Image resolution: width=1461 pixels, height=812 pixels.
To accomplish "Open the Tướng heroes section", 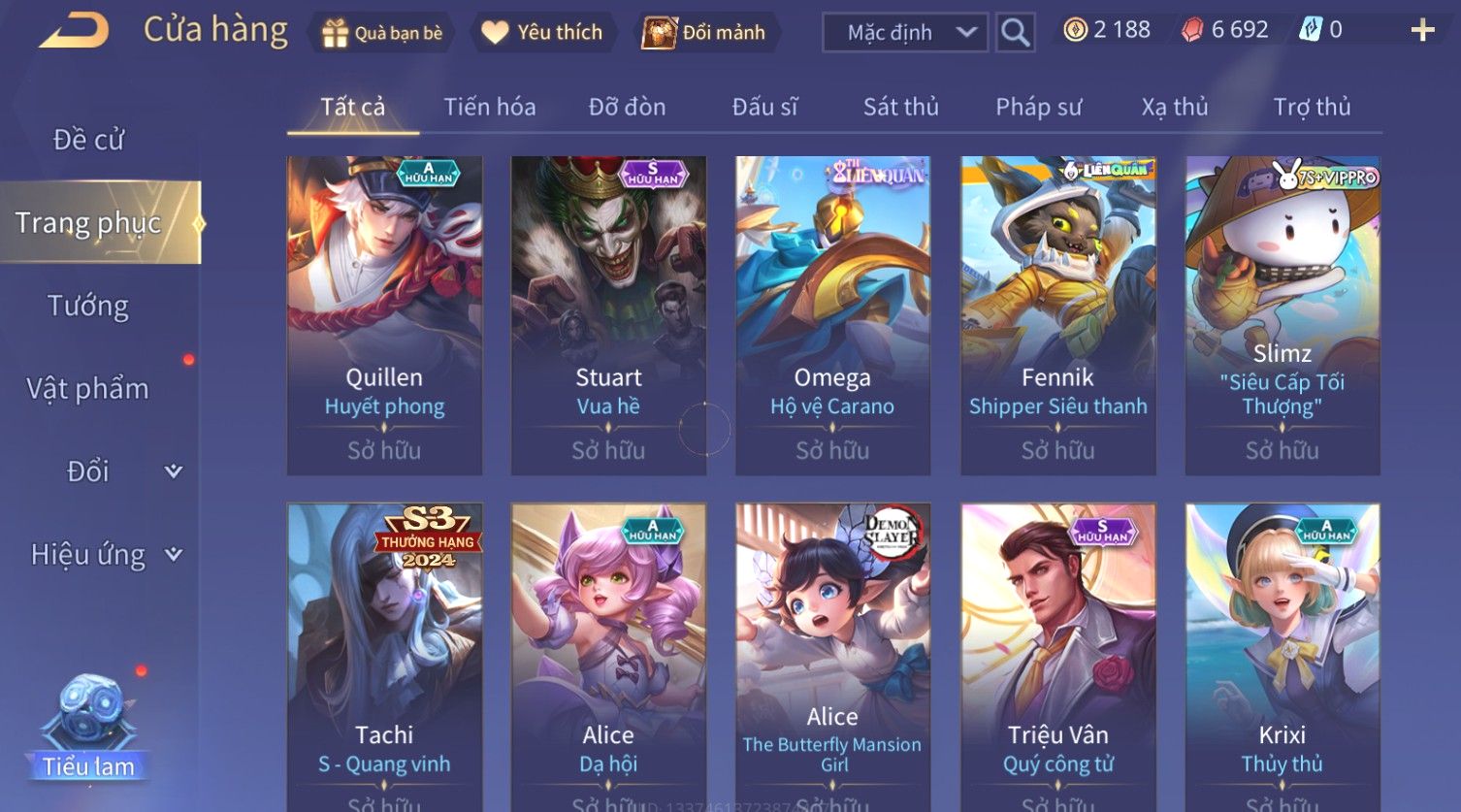I will [88, 306].
